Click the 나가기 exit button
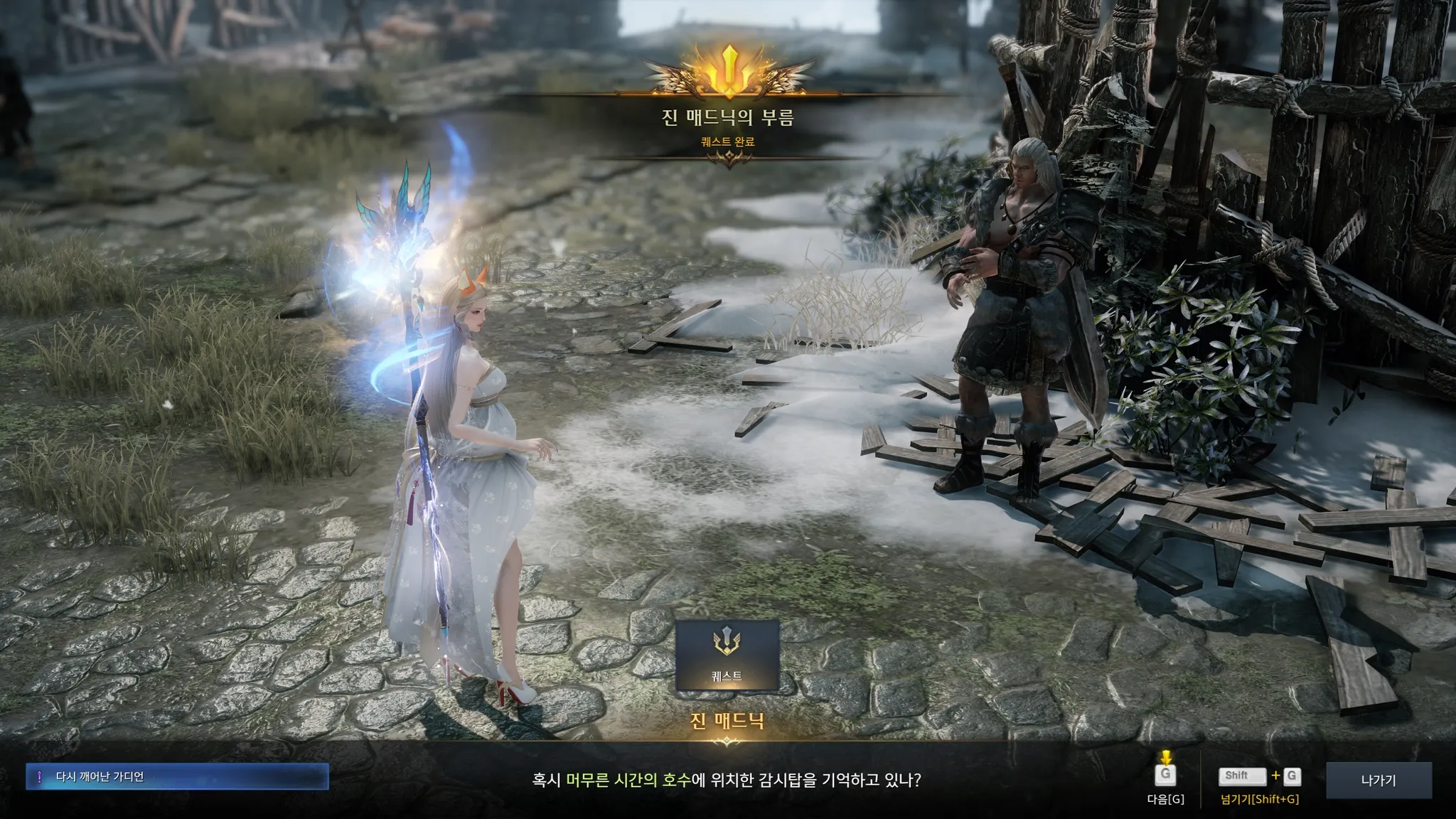The width and height of the screenshot is (1456, 819). point(1378,780)
